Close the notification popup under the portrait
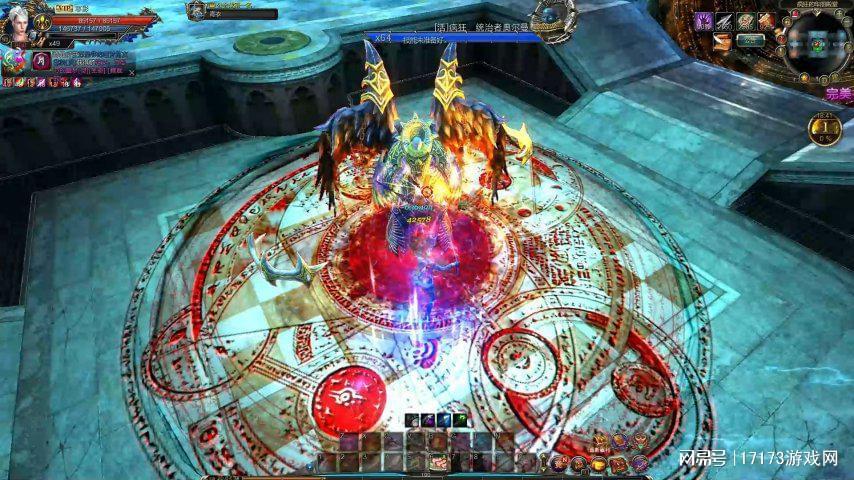Viewport: 854px width, 480px height. pyautogui.click(x=132, y=72)
